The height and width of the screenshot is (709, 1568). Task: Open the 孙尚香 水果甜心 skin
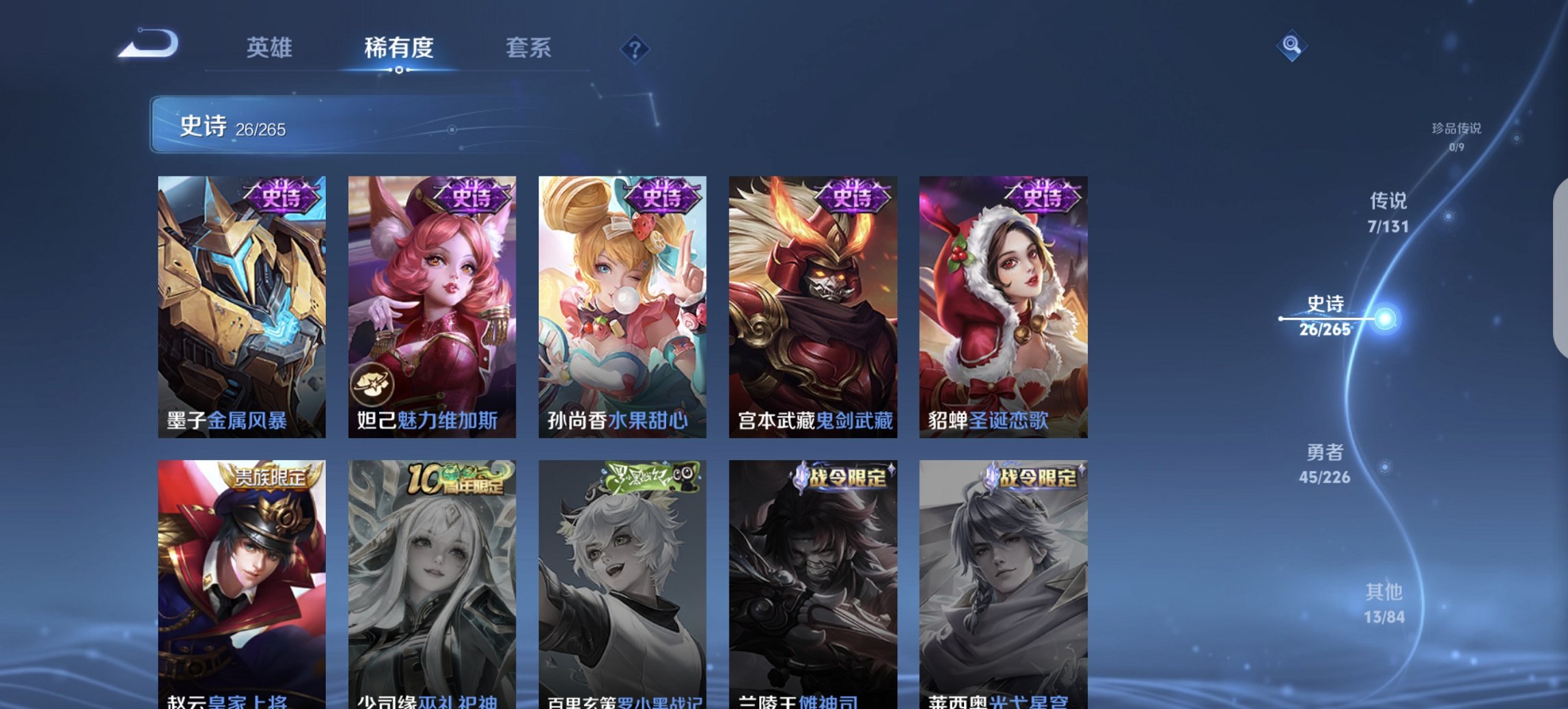click(x=622, y=301)
